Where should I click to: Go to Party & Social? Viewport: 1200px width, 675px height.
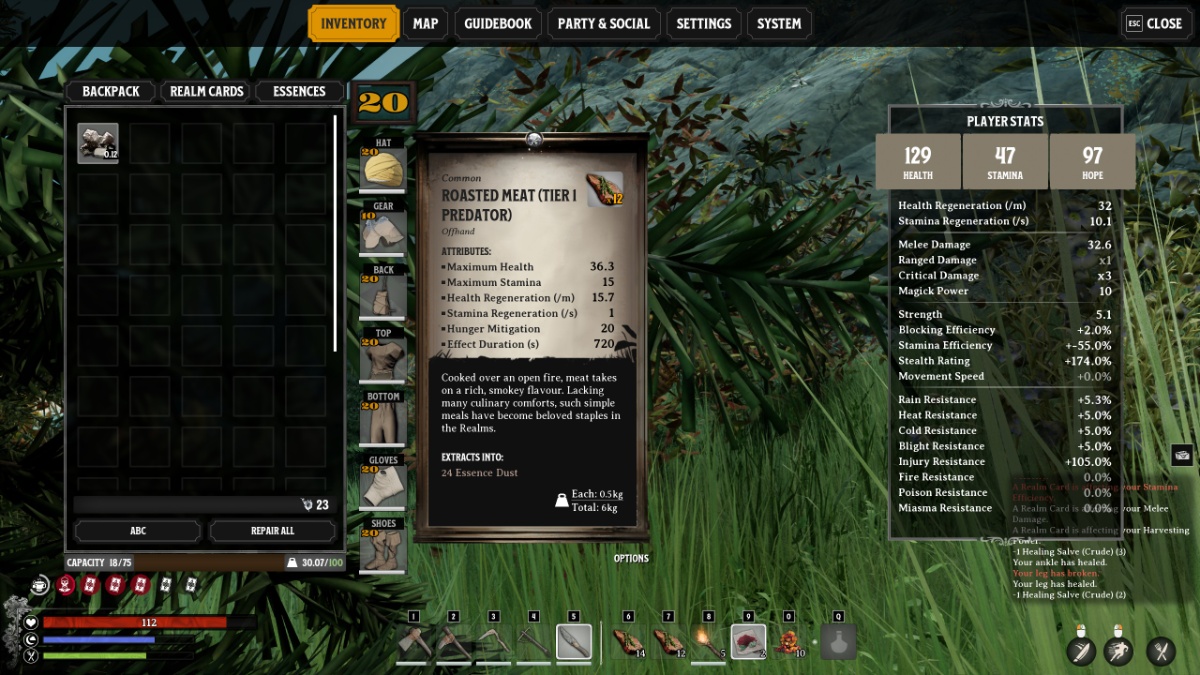click(603, 24)
